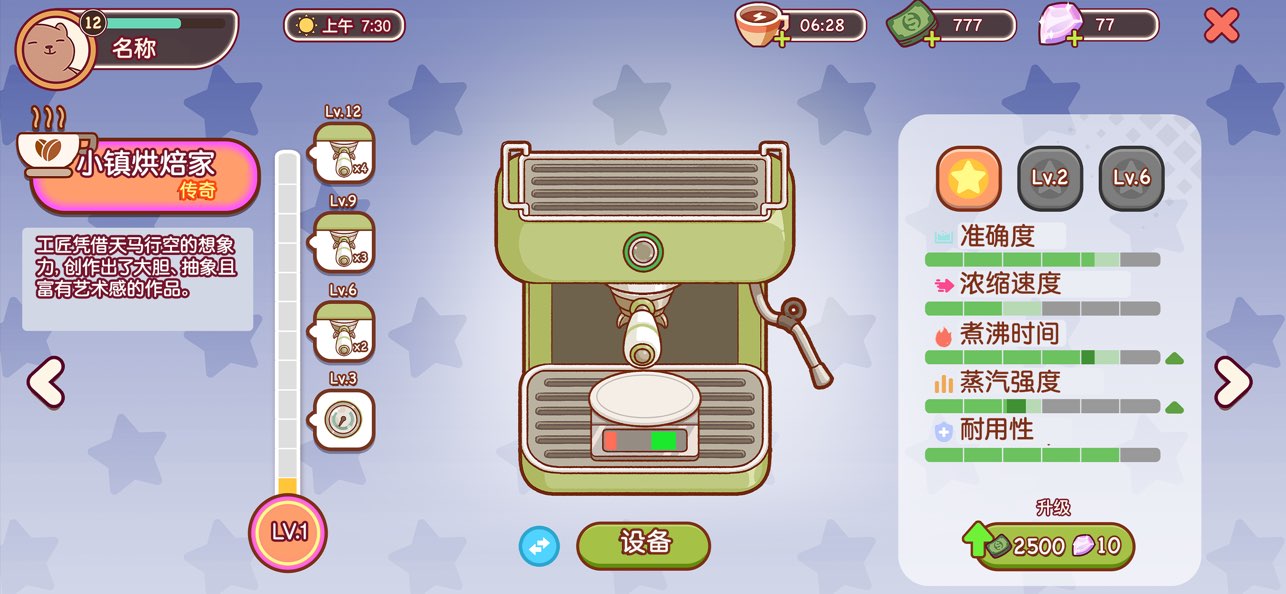Select the locked Lv.2 tier tab
This screenshot has width=1286, height=594.
pyautogui.click(x=1050, y=178)
